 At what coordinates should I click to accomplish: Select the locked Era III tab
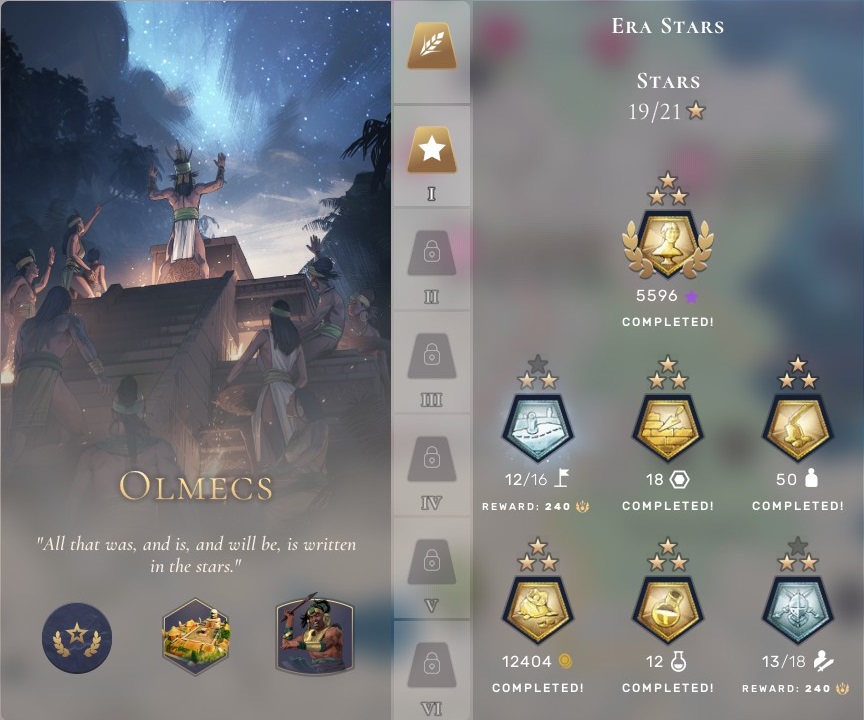point(431,358)
